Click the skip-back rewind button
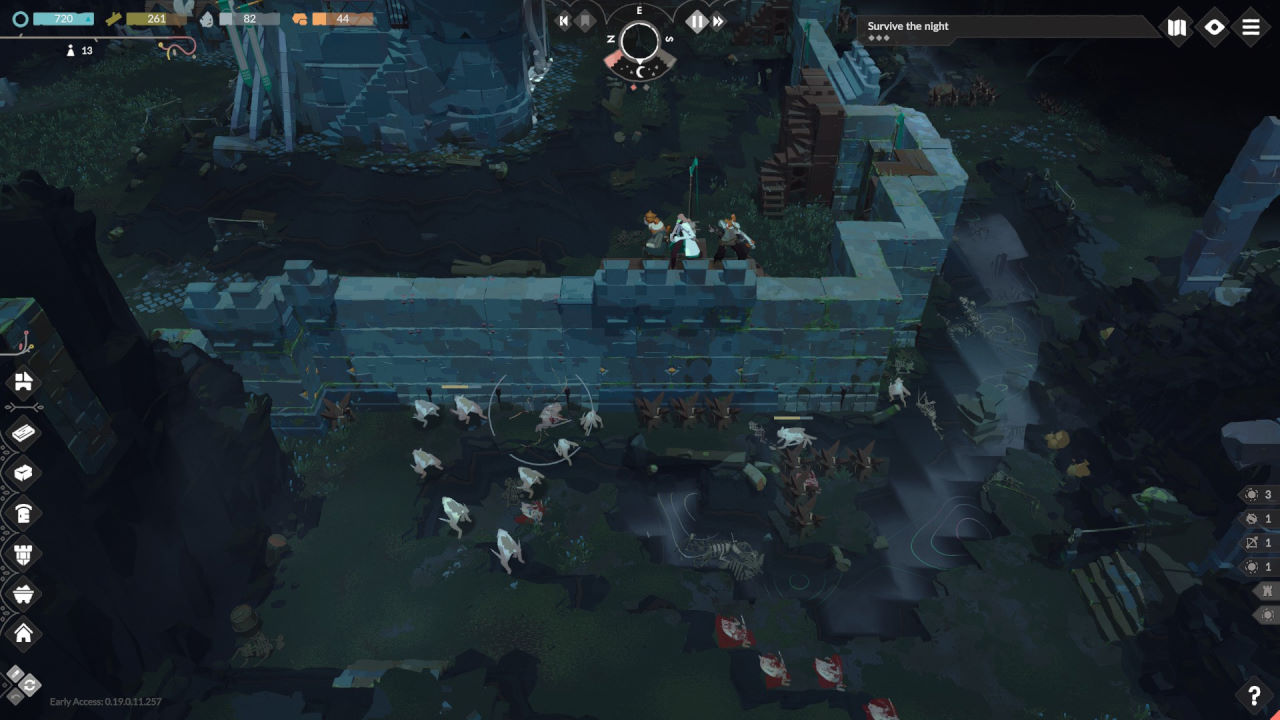1280x720 pixels. (x=563, y=21)
